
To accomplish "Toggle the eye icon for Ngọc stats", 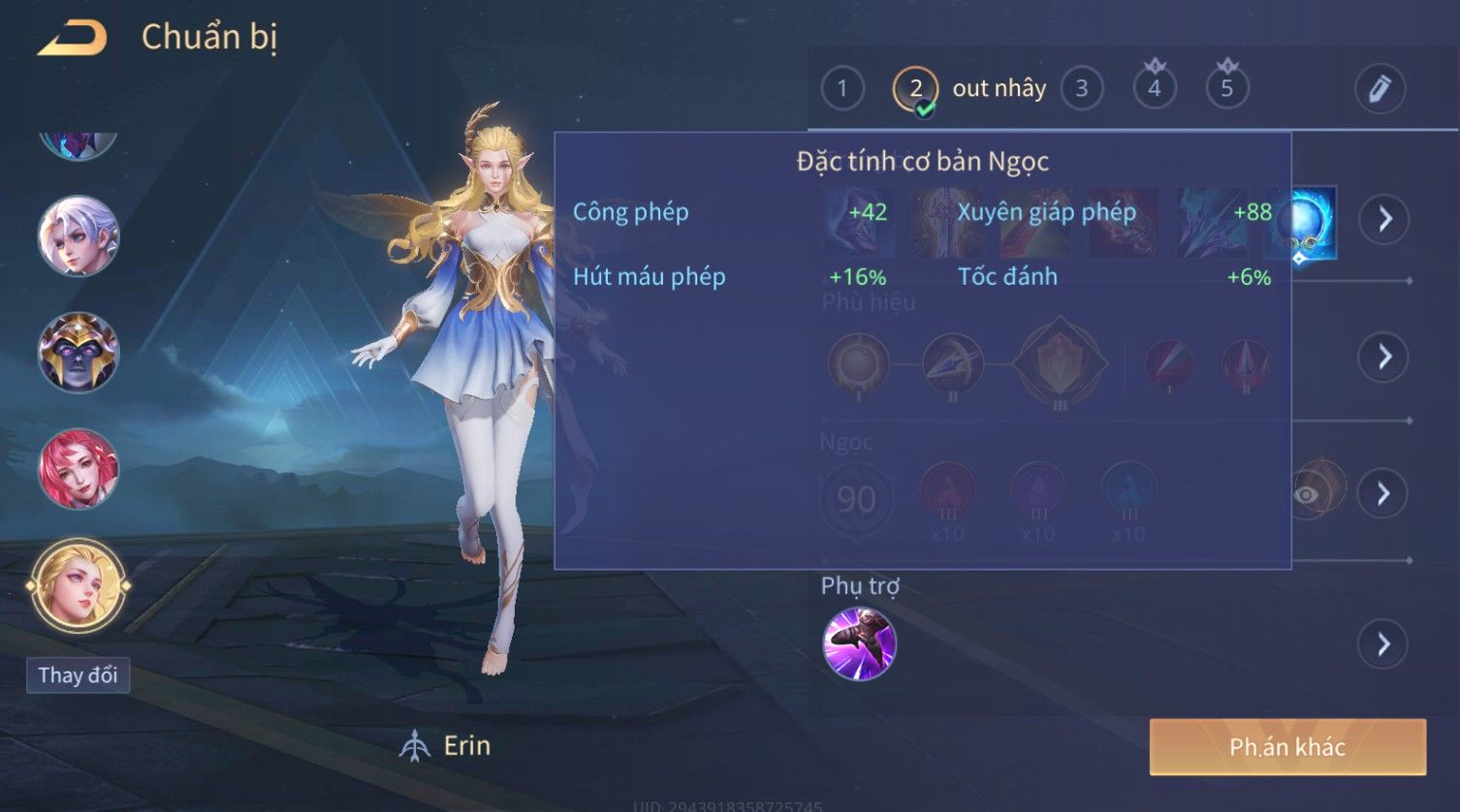I will [x=1307, y=495].
